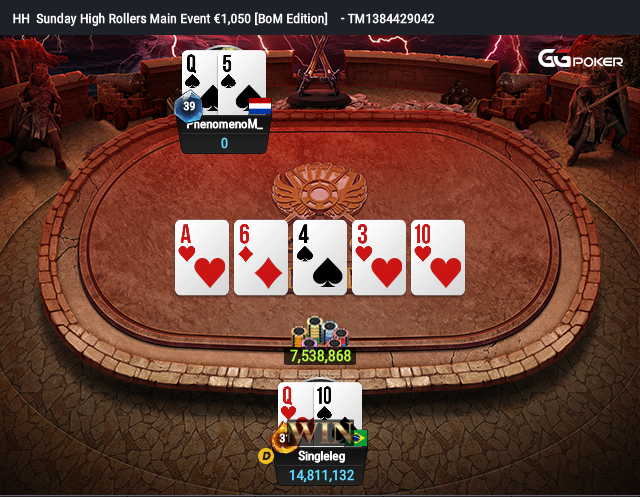Click PhenomenoM_'s Queen of spades hole card

[x=199, y=78]
